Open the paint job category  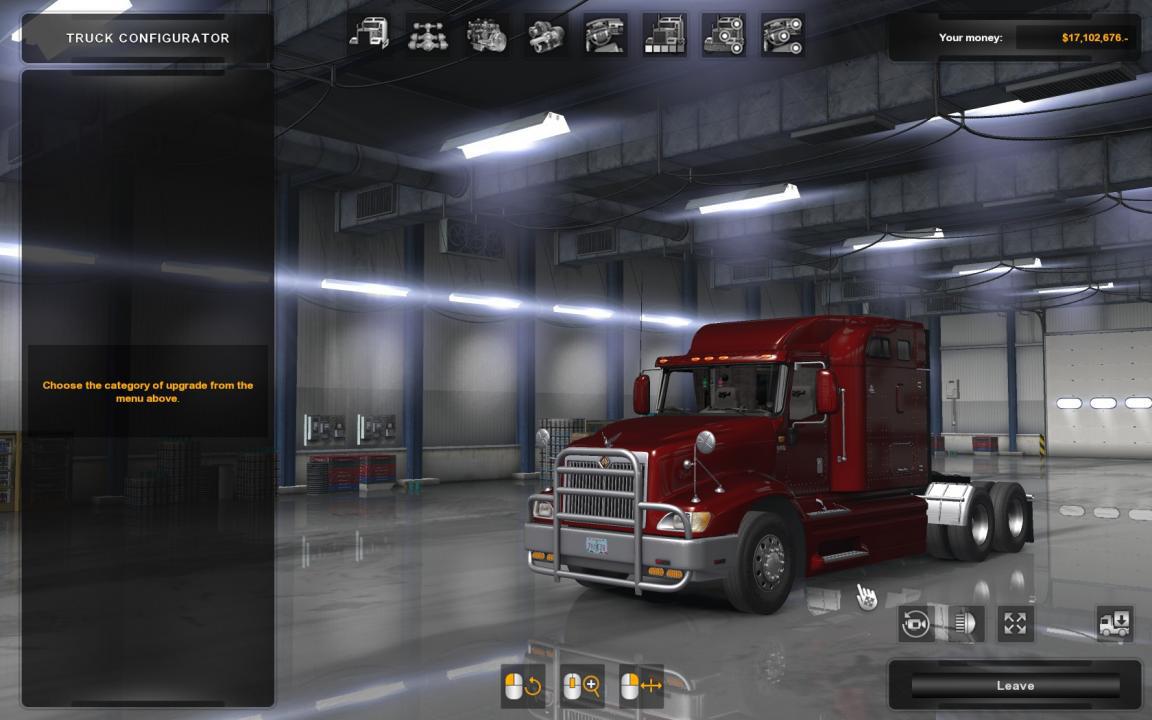click(x=664, y=36)
